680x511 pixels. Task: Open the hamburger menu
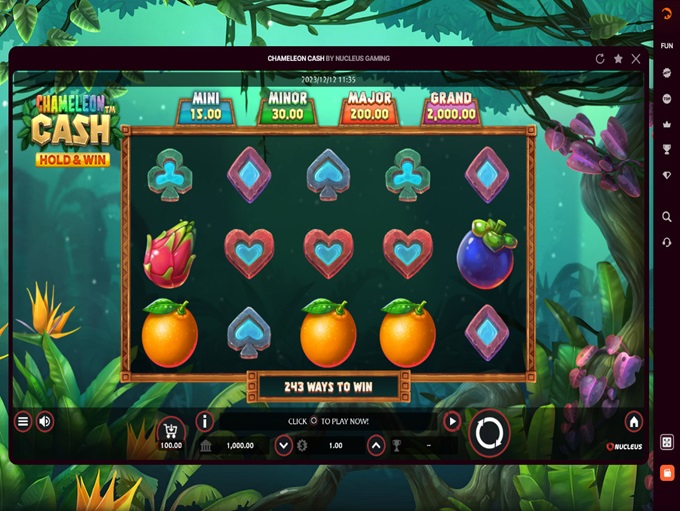coord(22,422)
